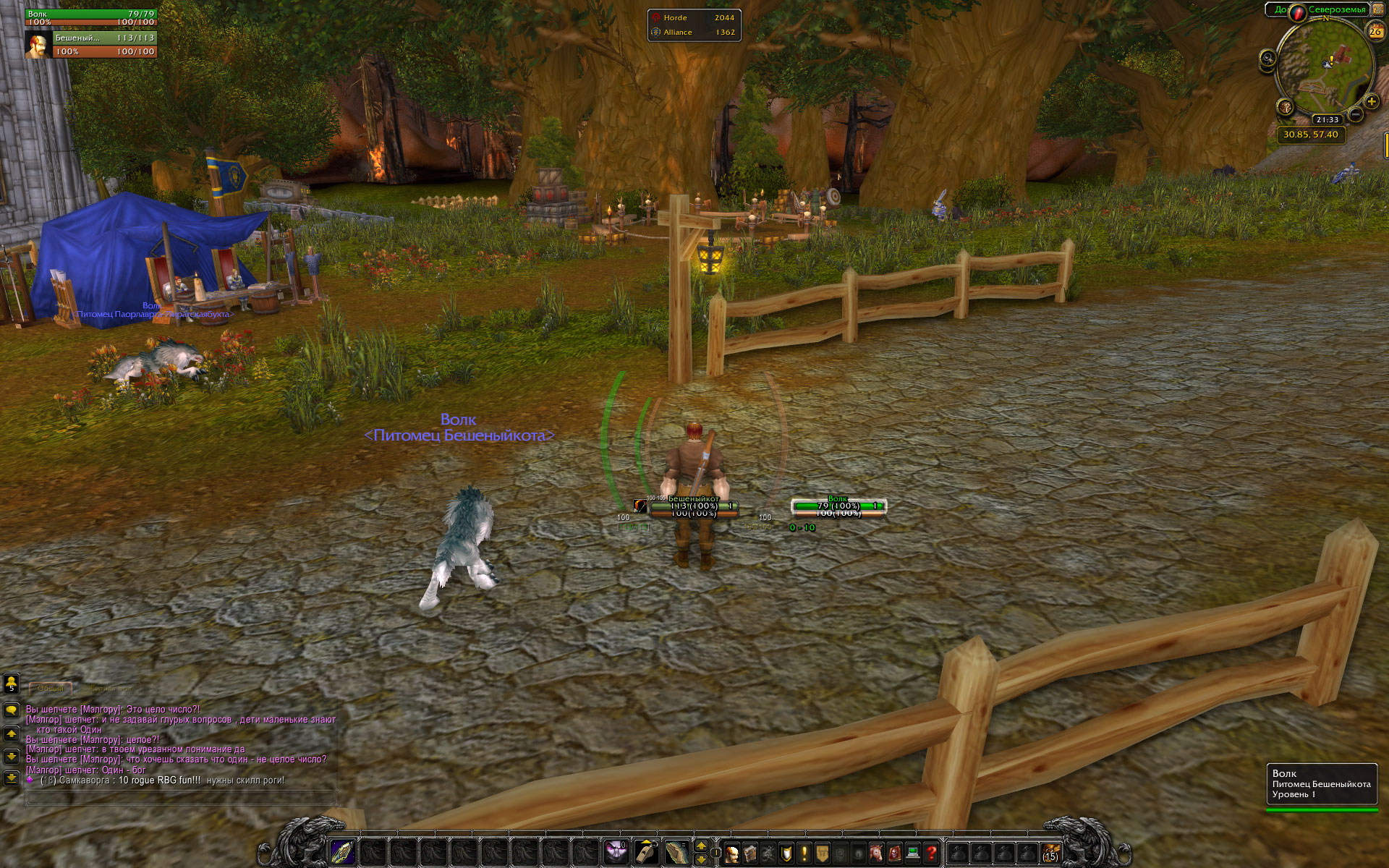Open the main backpack showing 15 slots
This screenshot has height=868, width=1389.
pyautogui.click(x=1050, y=853)
